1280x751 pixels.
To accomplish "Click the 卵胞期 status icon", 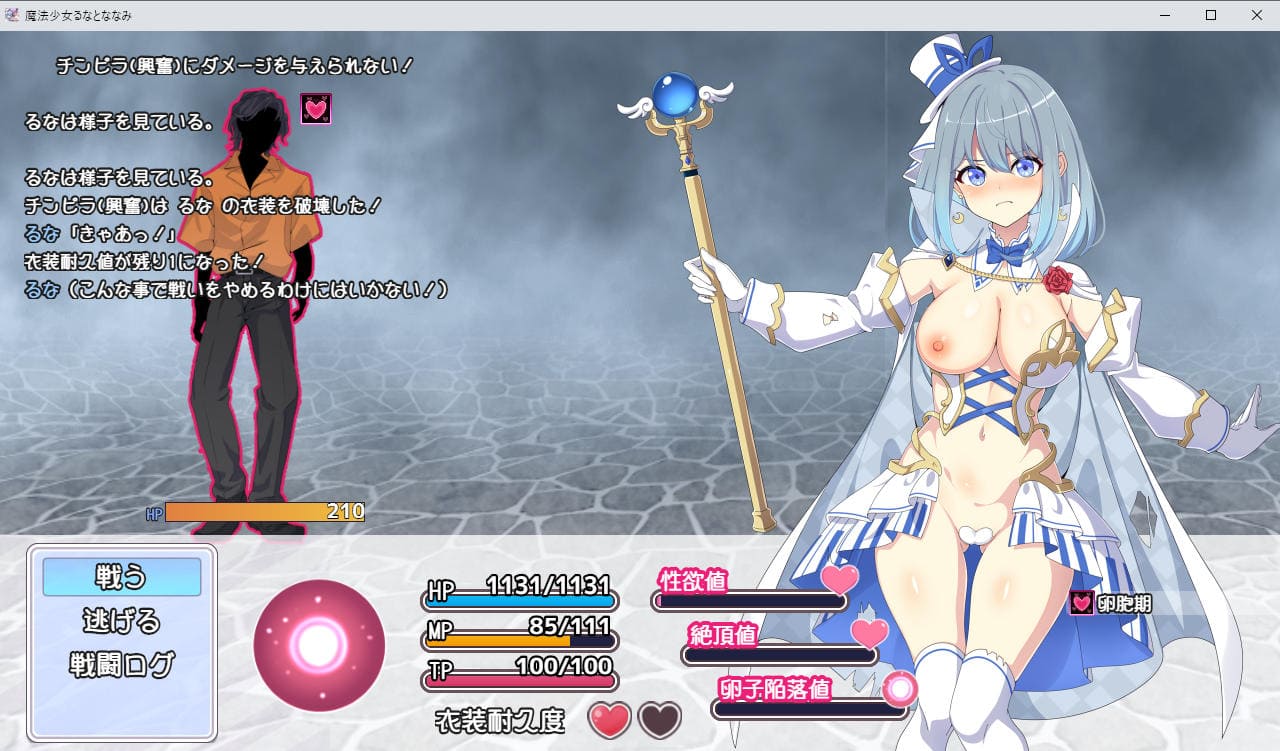I will click(x=1082, y=603).
